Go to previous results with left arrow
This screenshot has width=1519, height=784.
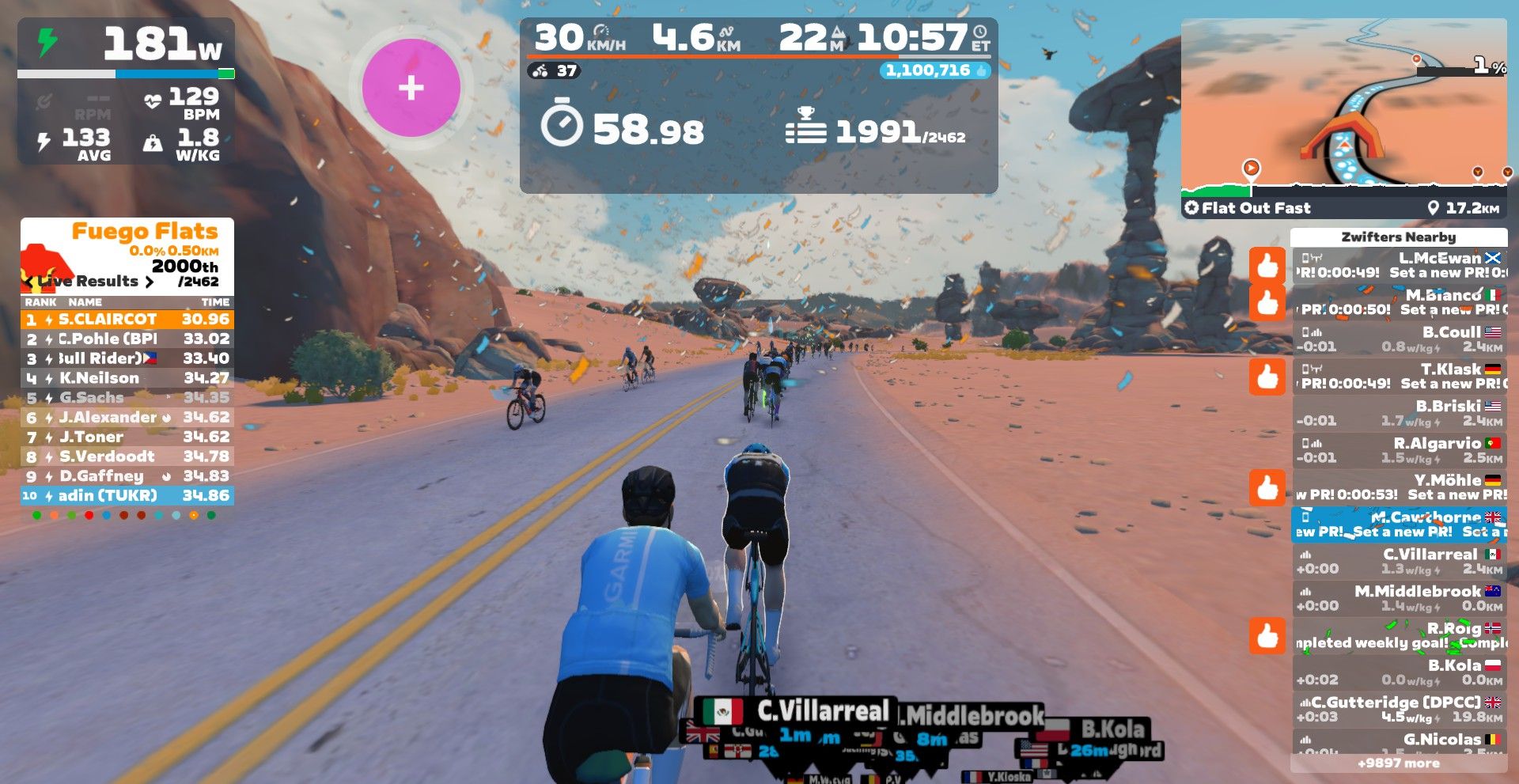[29, 282]
